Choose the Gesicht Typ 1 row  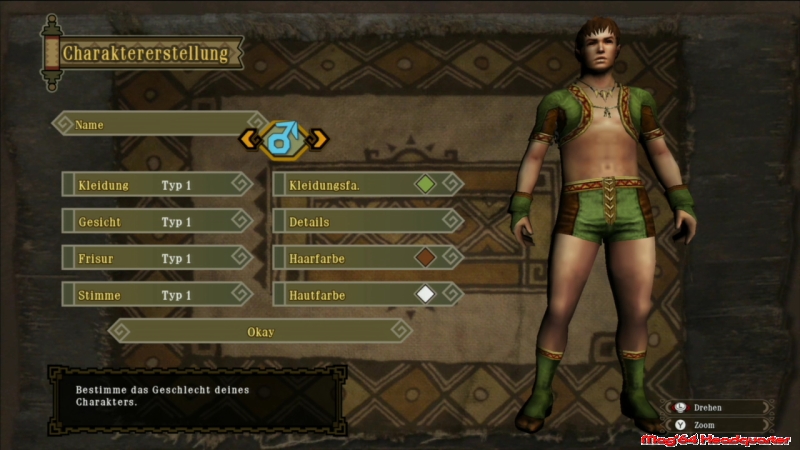[x=156, y=221]
